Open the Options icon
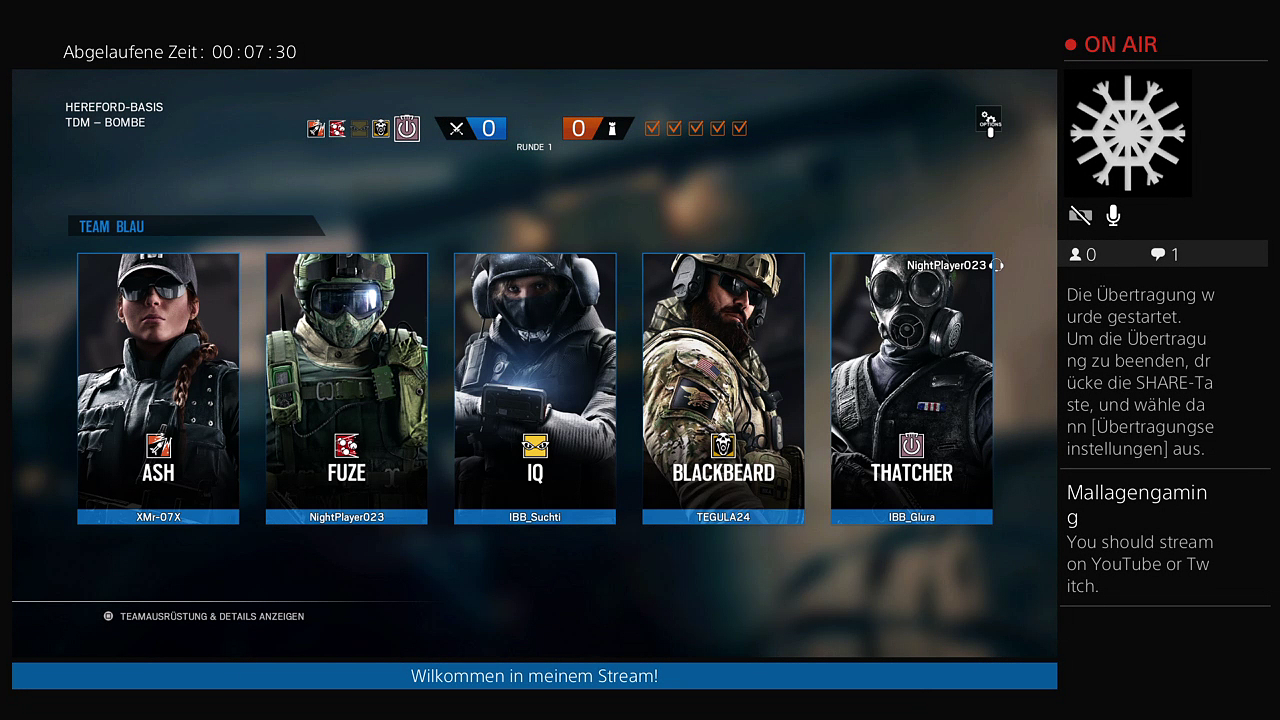 tap(989, 120)
